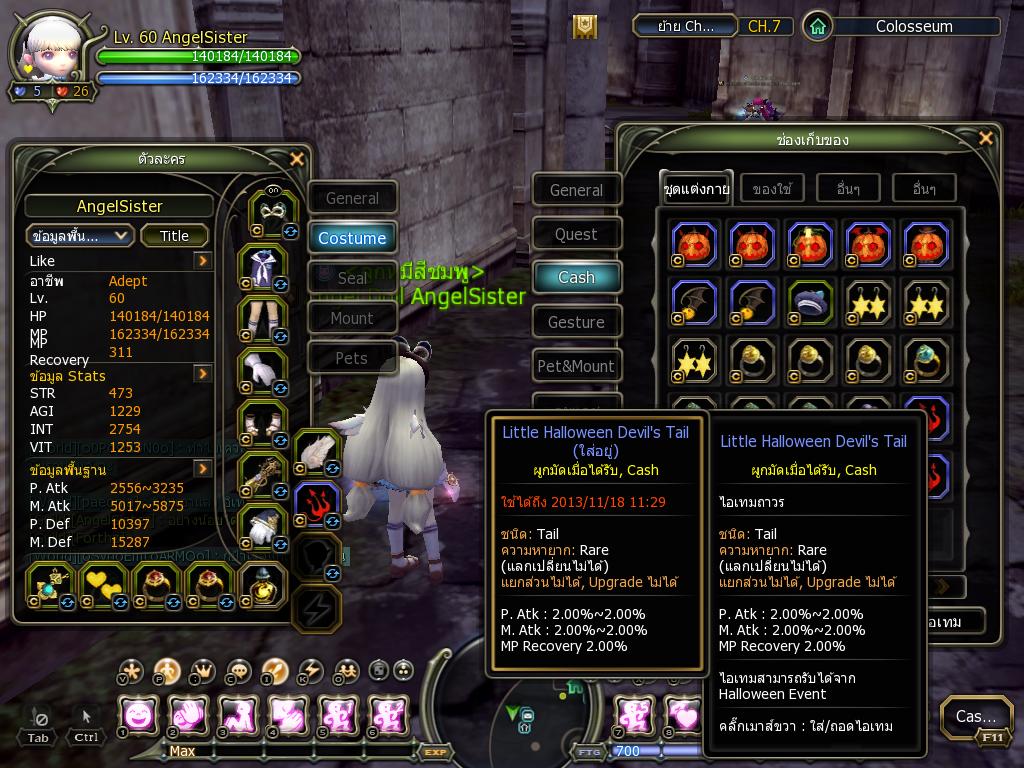This screenshot has height=768, width=1024.
Task: Open the Gesture category
Action: 576,322
